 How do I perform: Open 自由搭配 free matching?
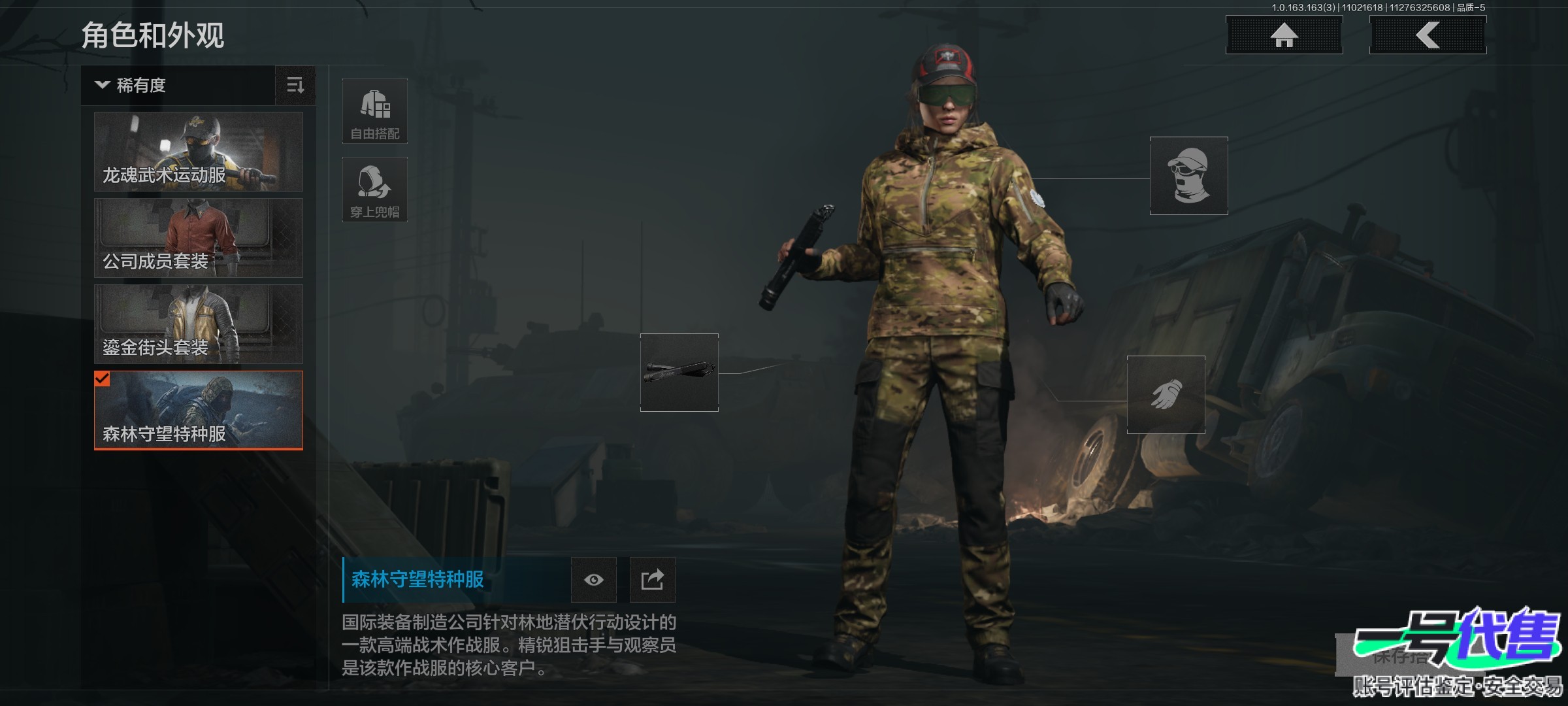[375, 111]
